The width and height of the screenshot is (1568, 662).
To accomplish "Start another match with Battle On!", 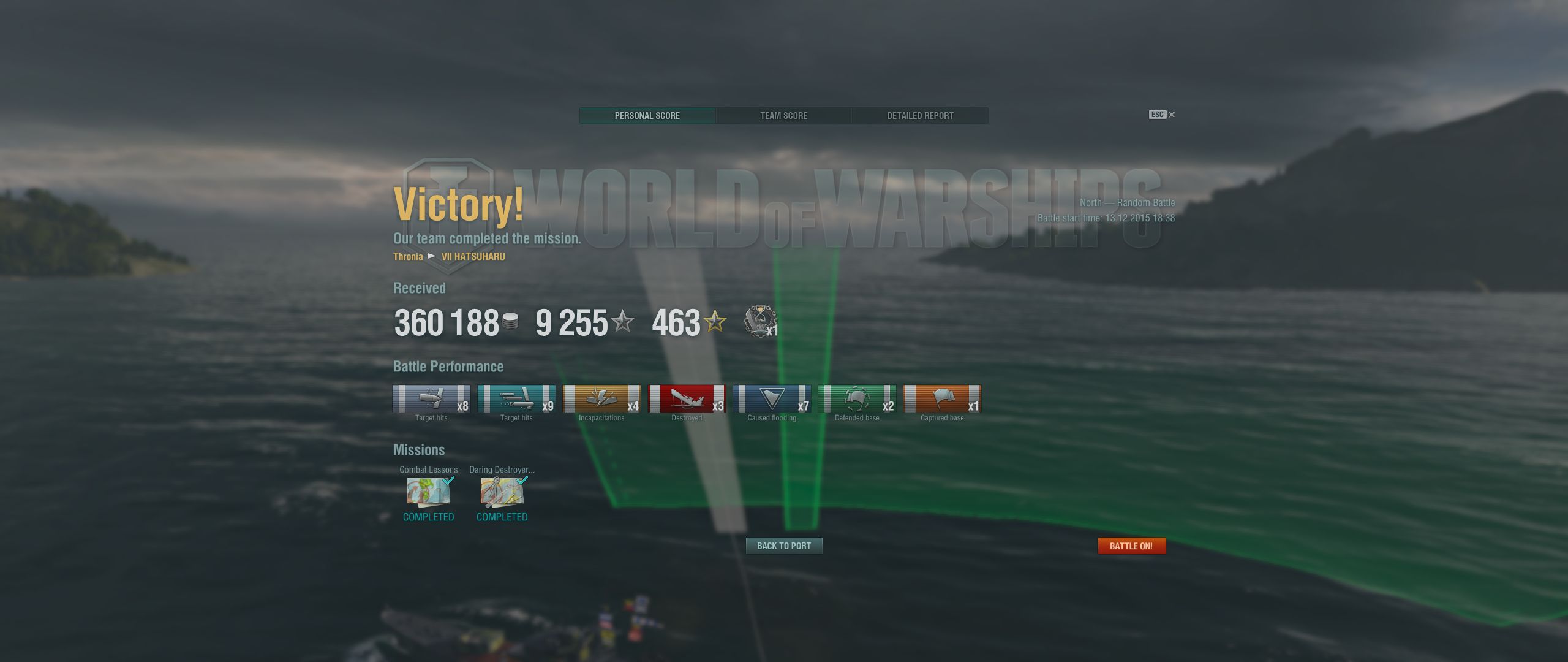I will point(1131,546).
